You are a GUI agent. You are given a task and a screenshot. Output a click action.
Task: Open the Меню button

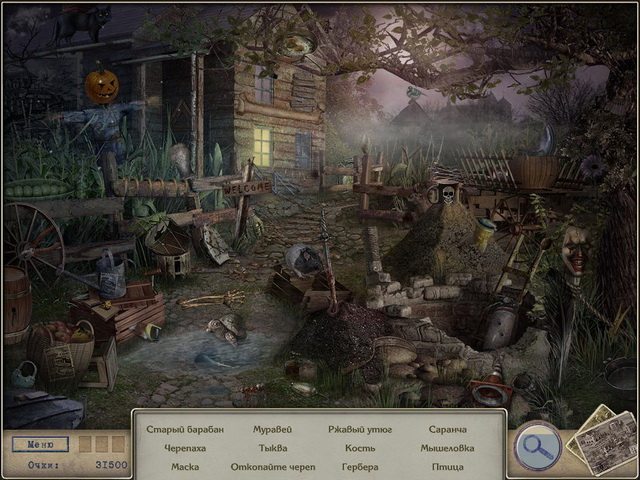(x=41, y=444)
